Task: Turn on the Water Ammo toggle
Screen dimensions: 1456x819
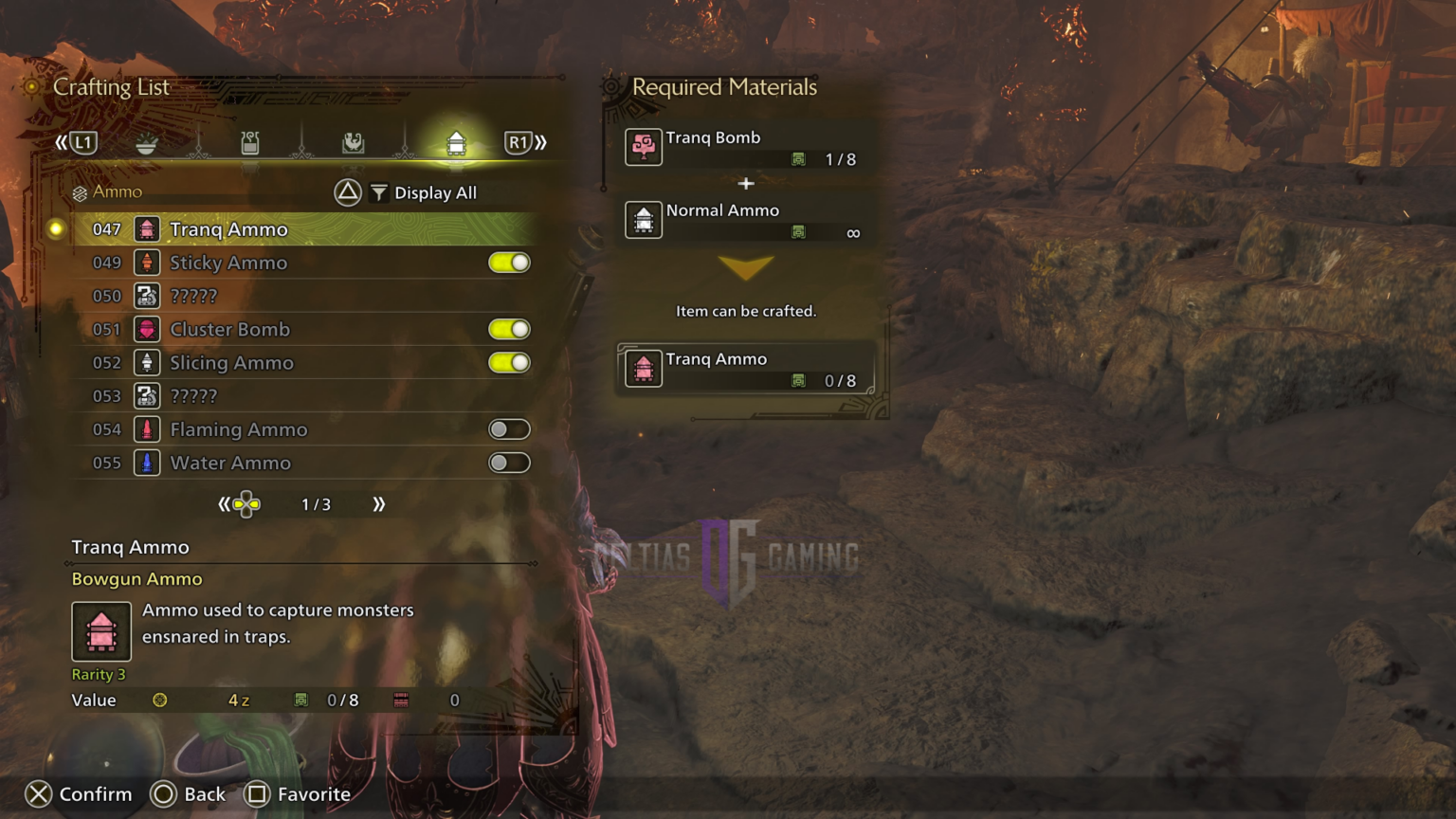Action: [x=509, y=463]
